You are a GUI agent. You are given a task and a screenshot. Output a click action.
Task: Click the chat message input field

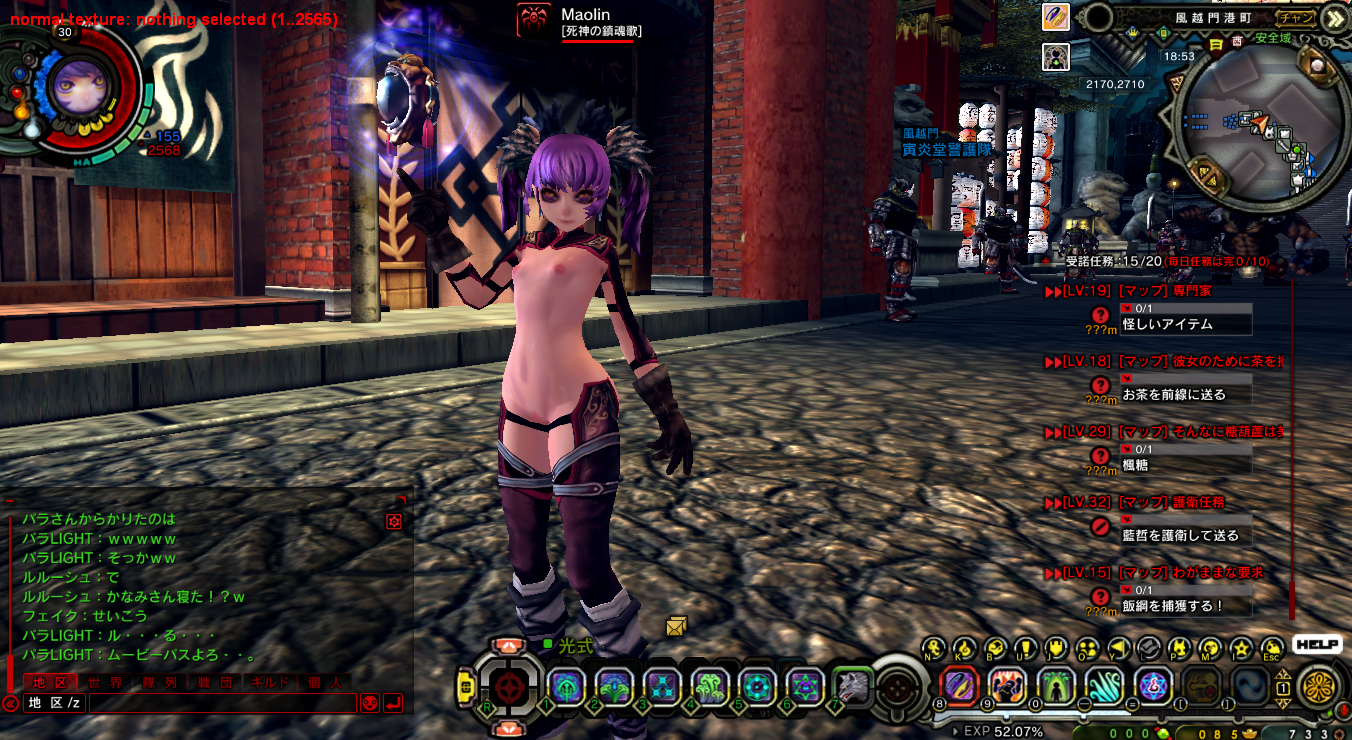coord(222,703)
